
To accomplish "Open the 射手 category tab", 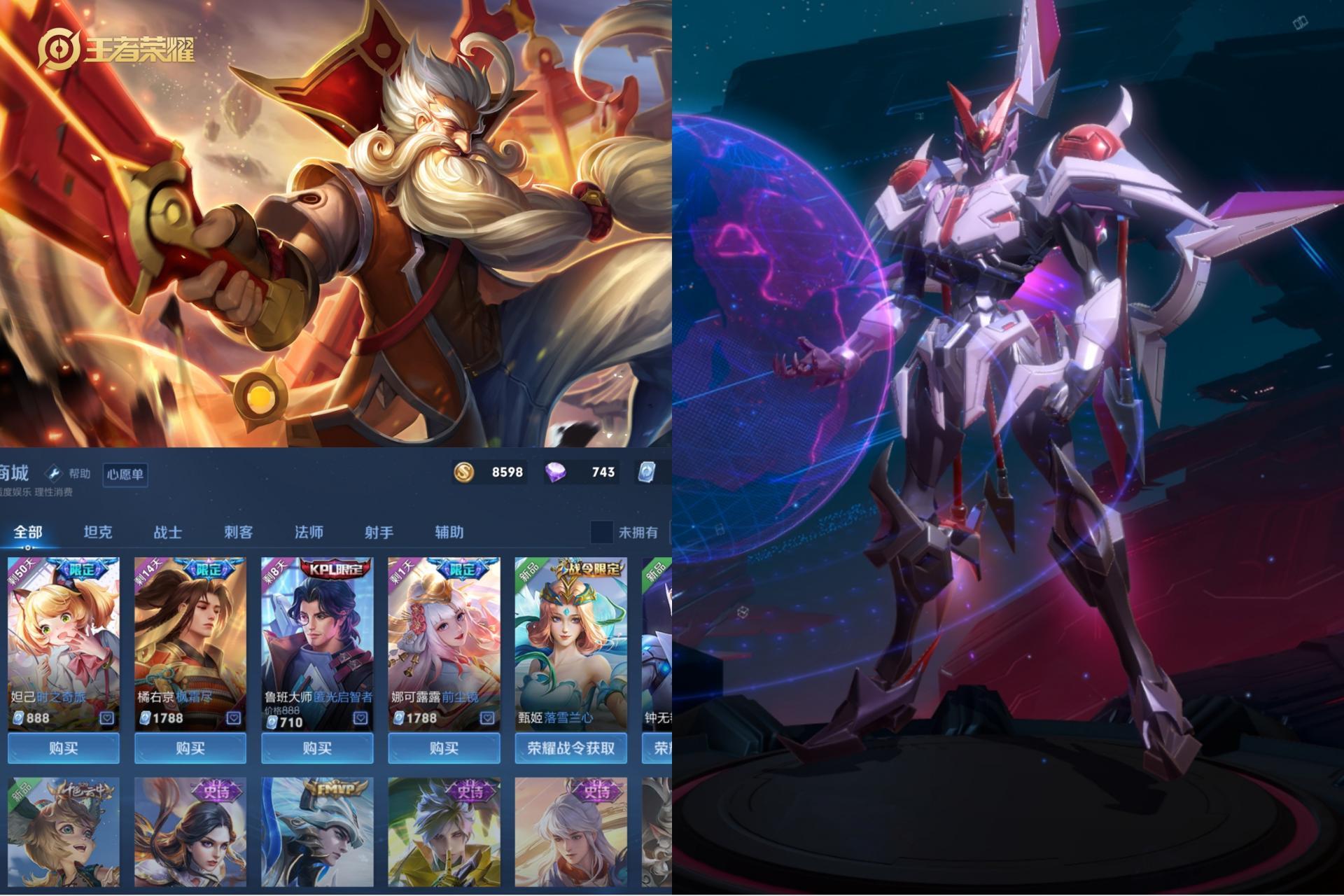I will (x=379, y=532).
